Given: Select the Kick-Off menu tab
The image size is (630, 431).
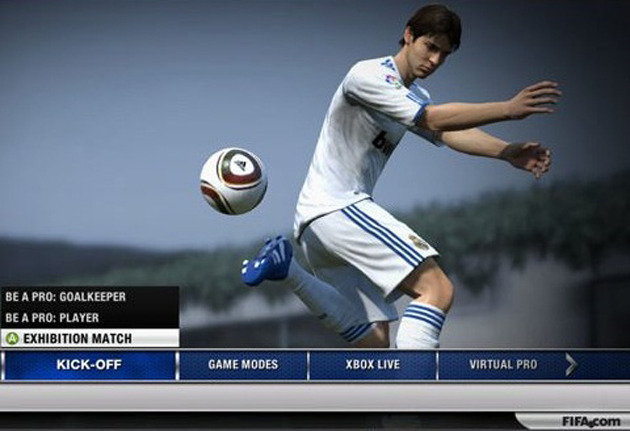Looking at the screenshot, I should coord(89,365).
